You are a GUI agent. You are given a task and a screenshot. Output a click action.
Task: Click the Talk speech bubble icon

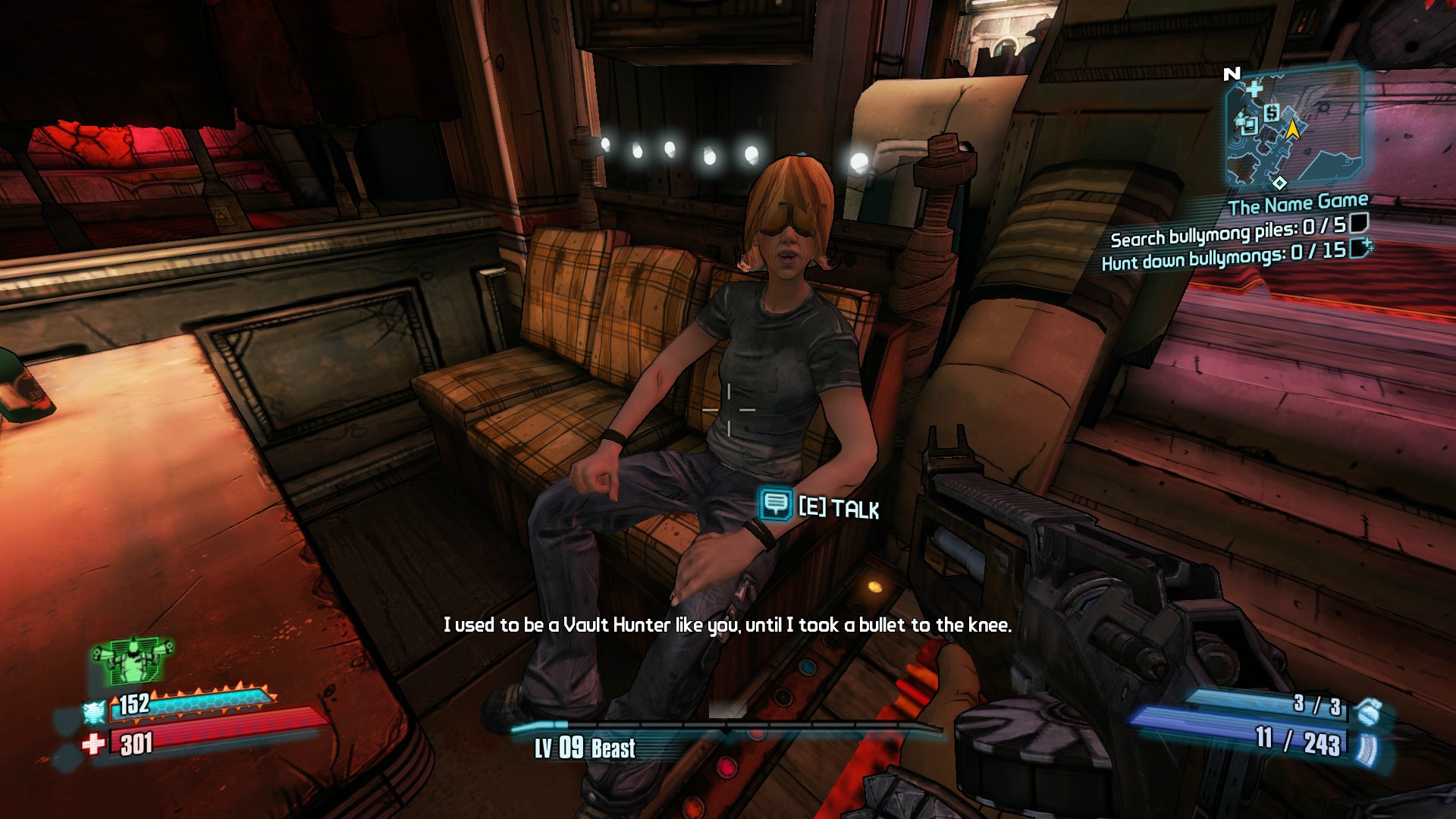(776, 504)
